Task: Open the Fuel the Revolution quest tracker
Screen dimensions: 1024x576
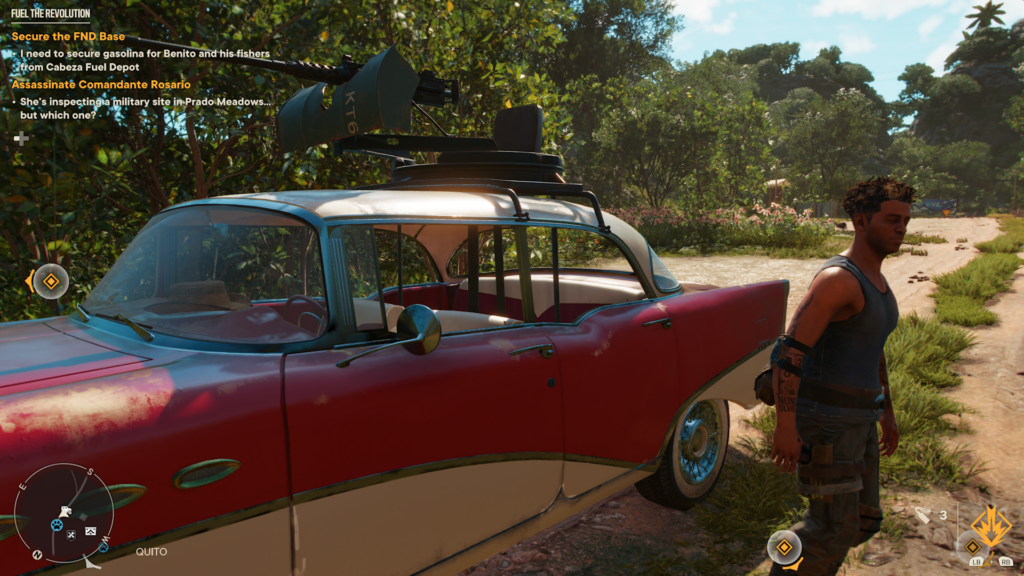Action: 50,15
